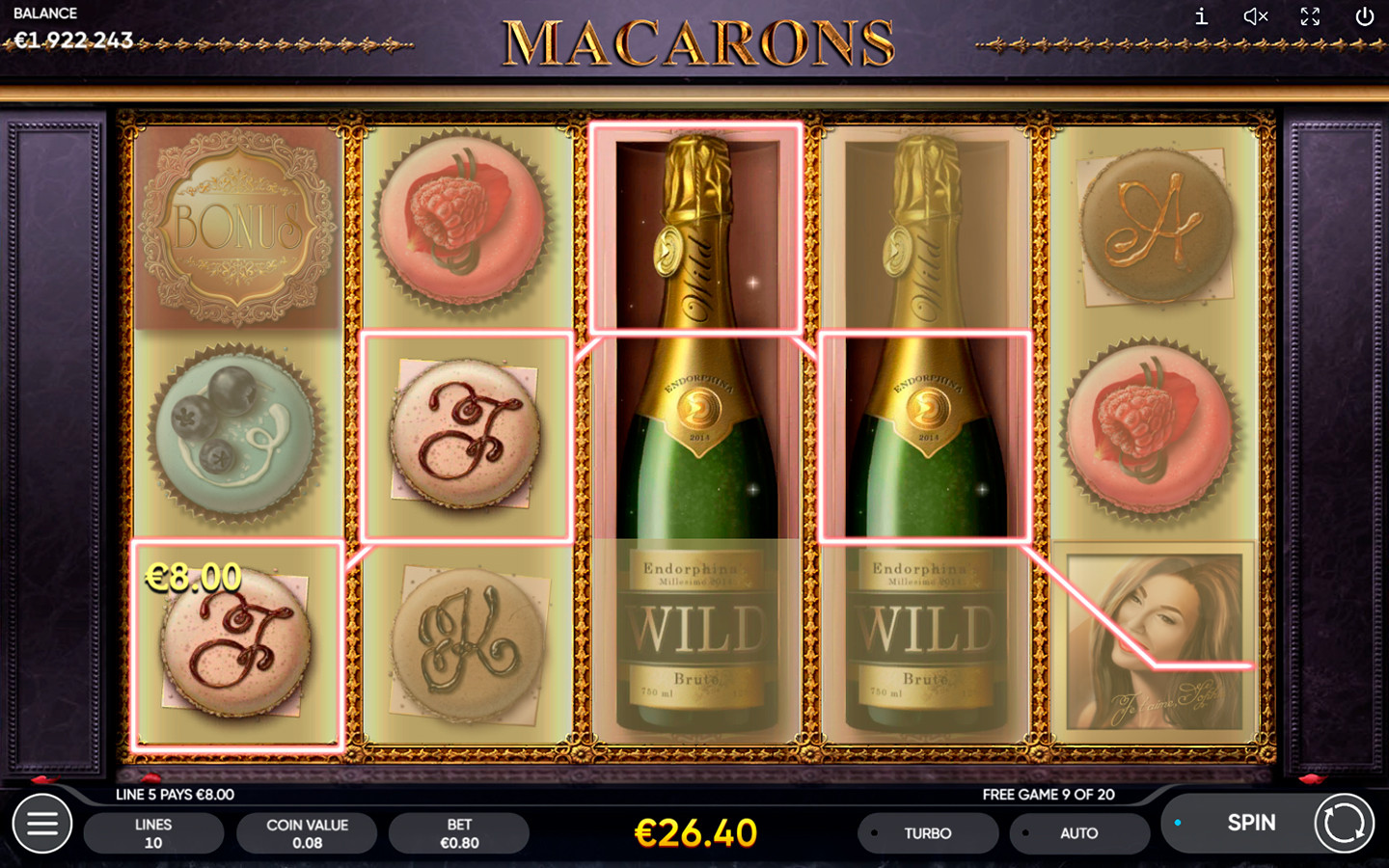Adjust the Coin Value setting
Screen dimensions: 1389x868
pyautogui.click(x=307, y=833)
